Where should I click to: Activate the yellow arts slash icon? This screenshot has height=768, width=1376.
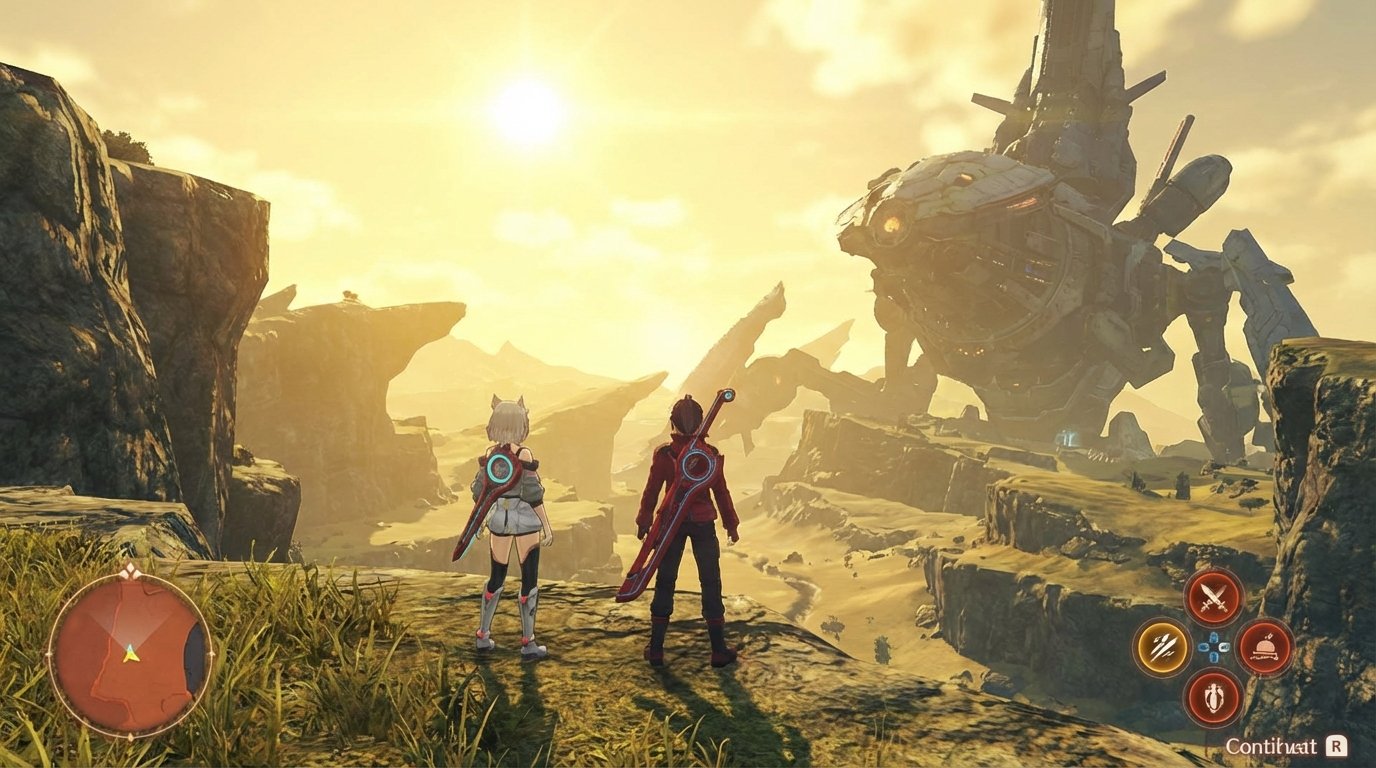point(1162,647)
